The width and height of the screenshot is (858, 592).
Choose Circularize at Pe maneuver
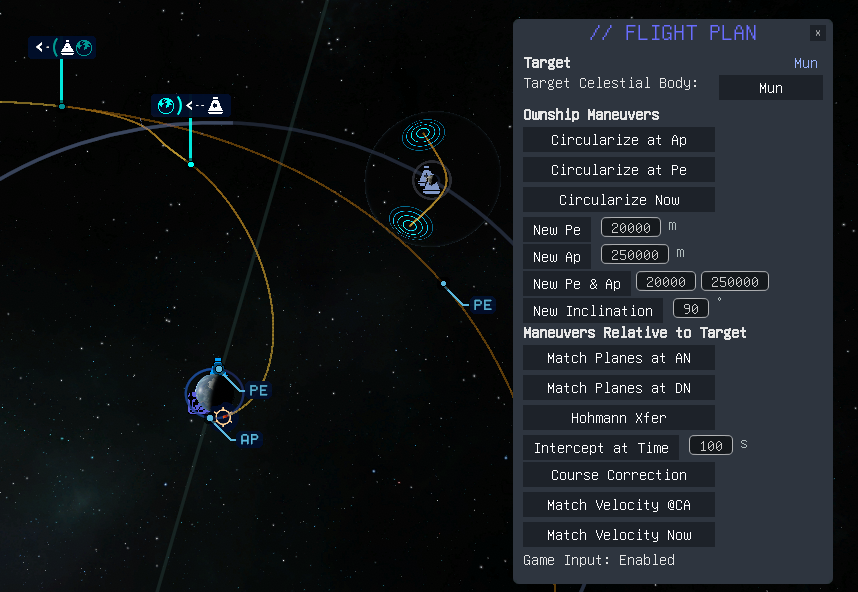(x=618, y=170)
